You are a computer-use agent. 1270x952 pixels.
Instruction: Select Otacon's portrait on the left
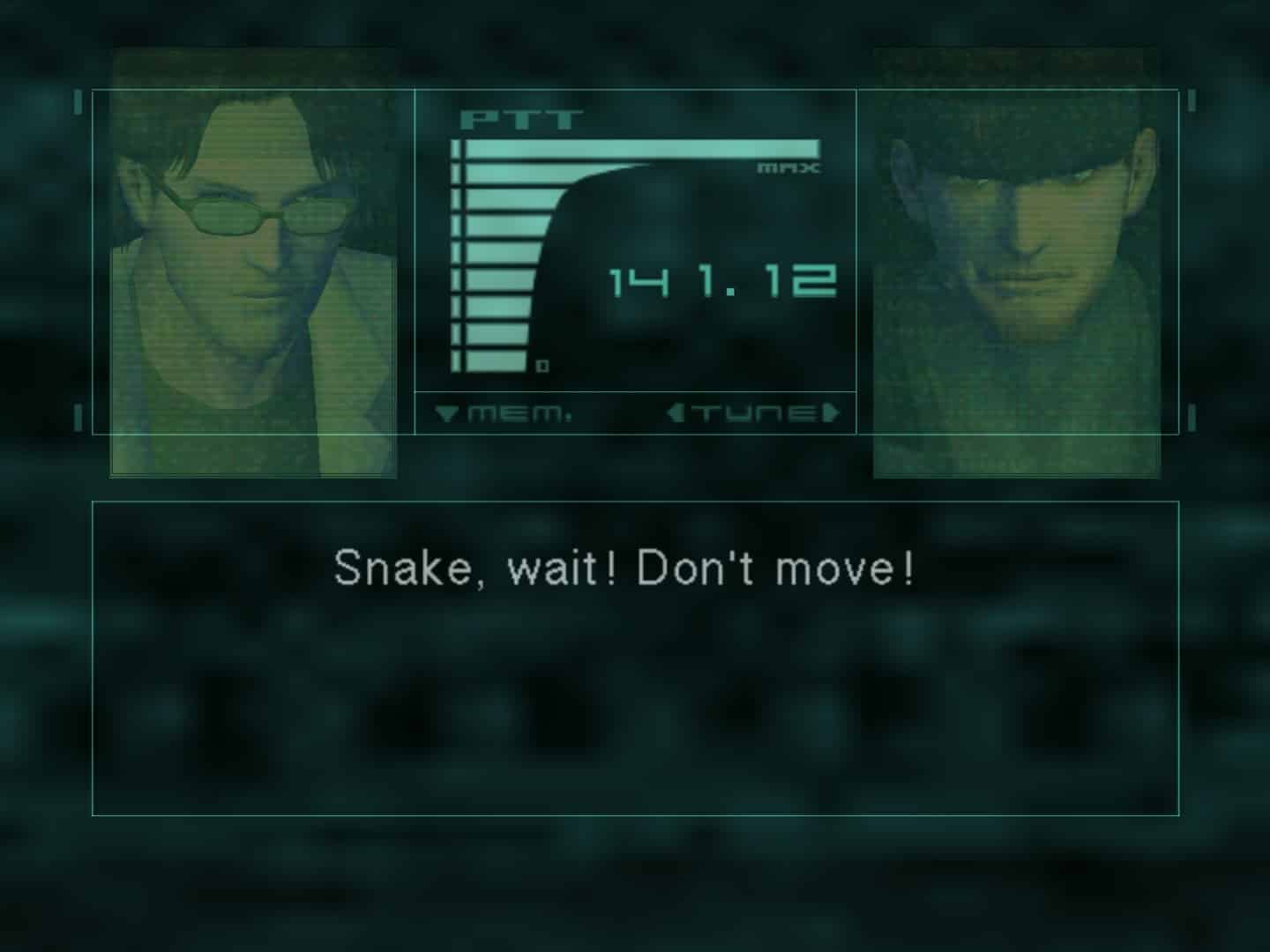[x=251, y=260]
